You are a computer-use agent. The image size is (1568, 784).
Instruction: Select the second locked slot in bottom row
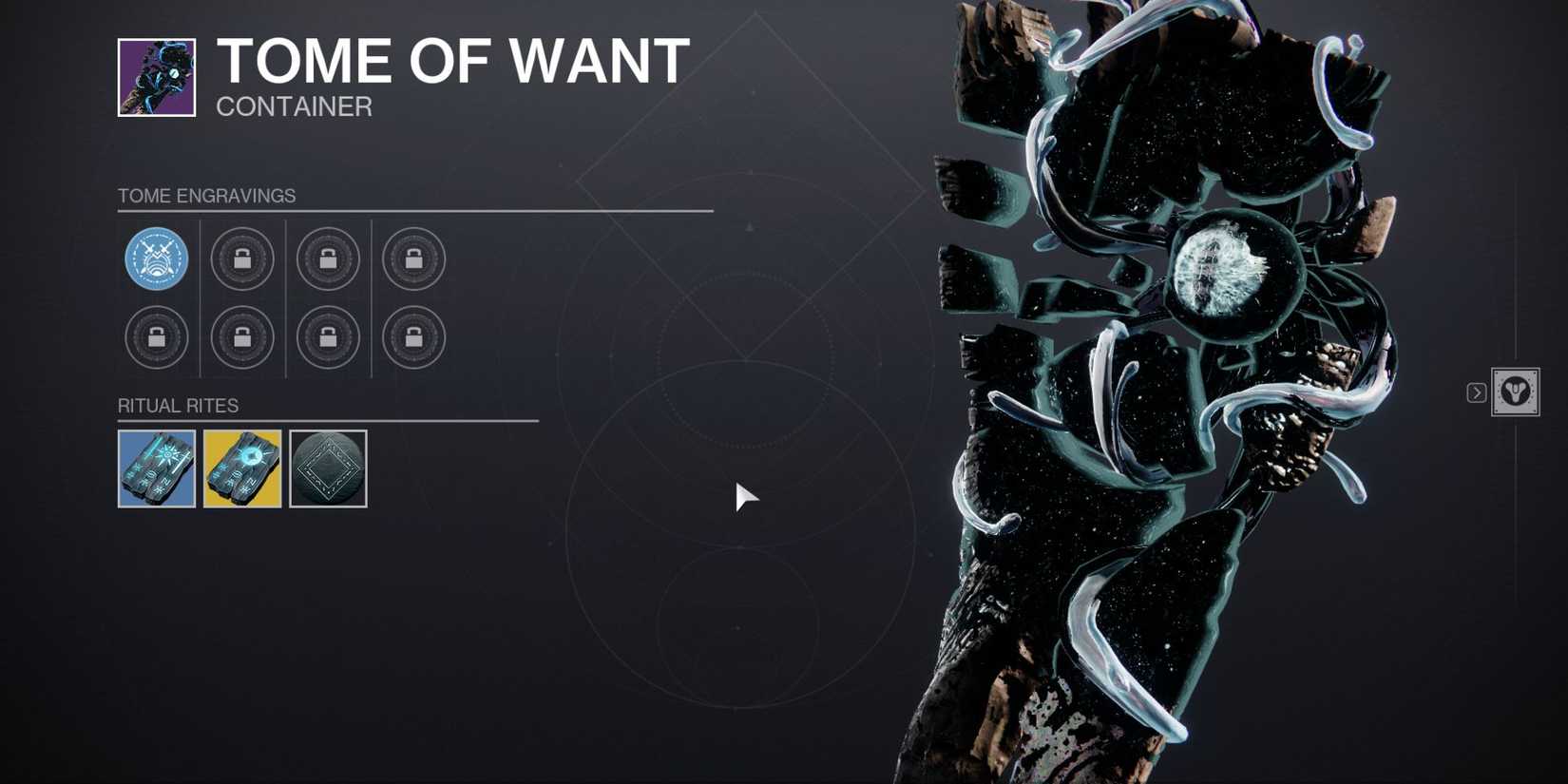(x=242, y=337)
